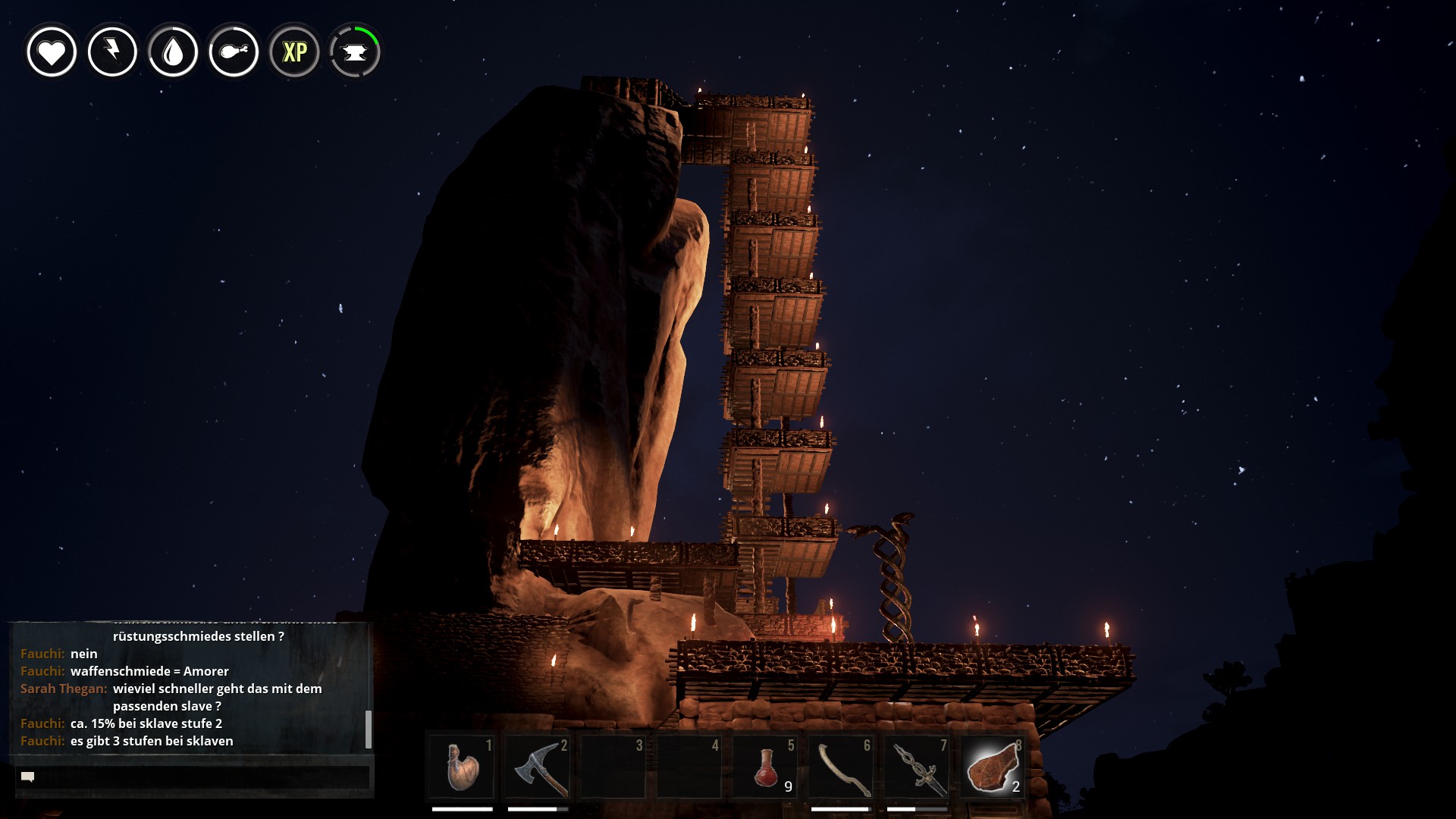Select the waterskin in hotbar slot 1
This screenshot has width=1456, height=819.
point(462,767)
